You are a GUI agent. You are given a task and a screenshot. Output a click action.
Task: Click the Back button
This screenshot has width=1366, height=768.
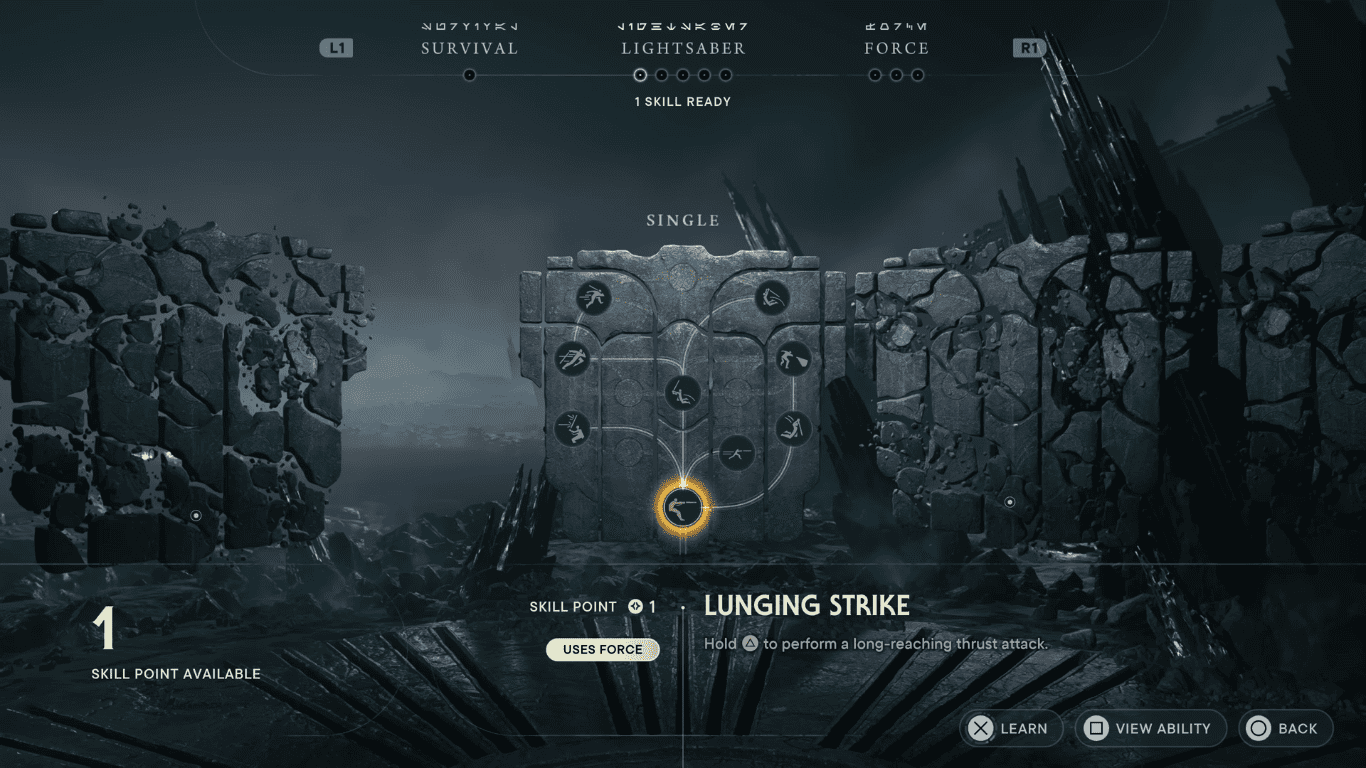tap(1285, 728)
